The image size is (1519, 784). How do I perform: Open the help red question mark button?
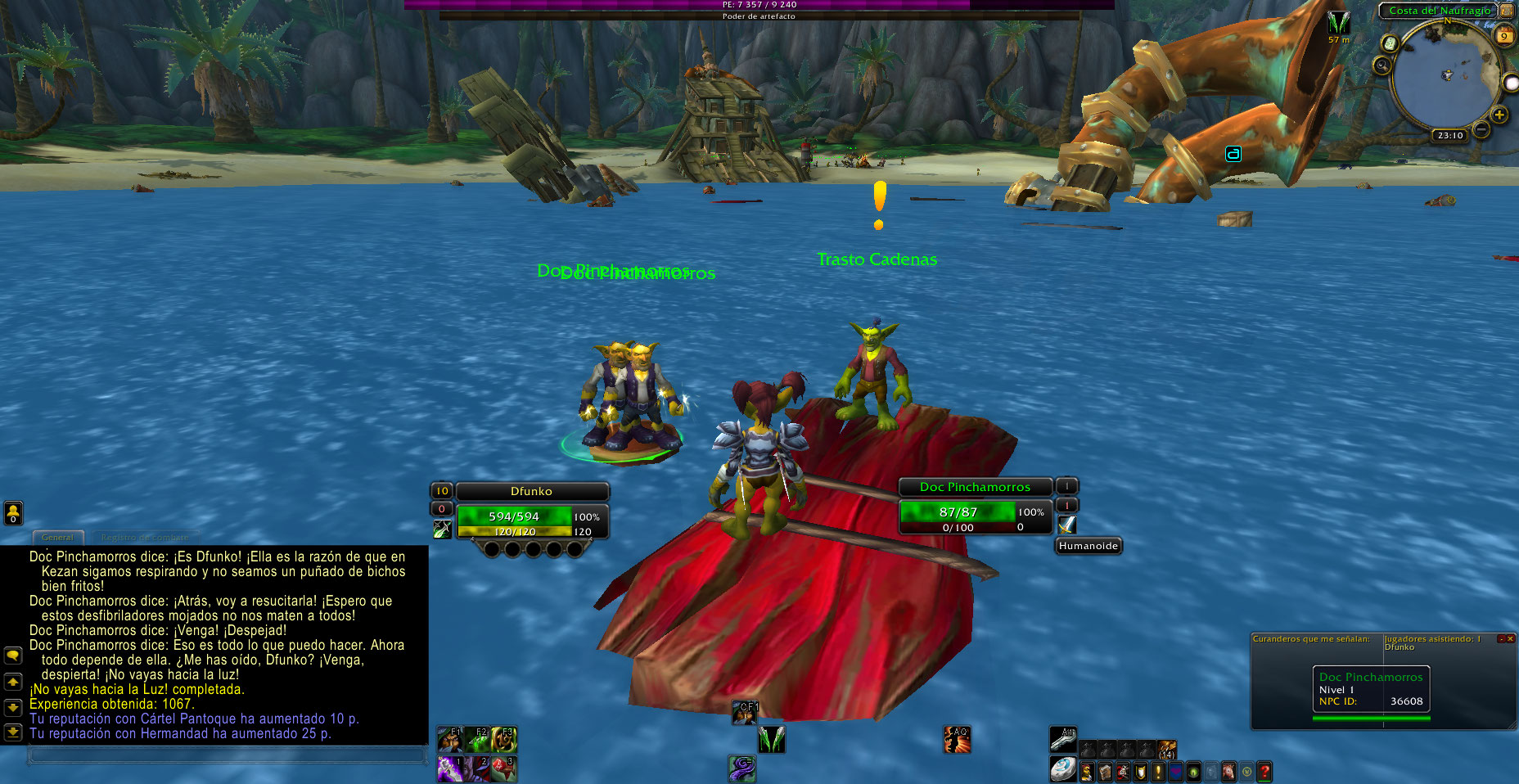(x=1264, y=772)
